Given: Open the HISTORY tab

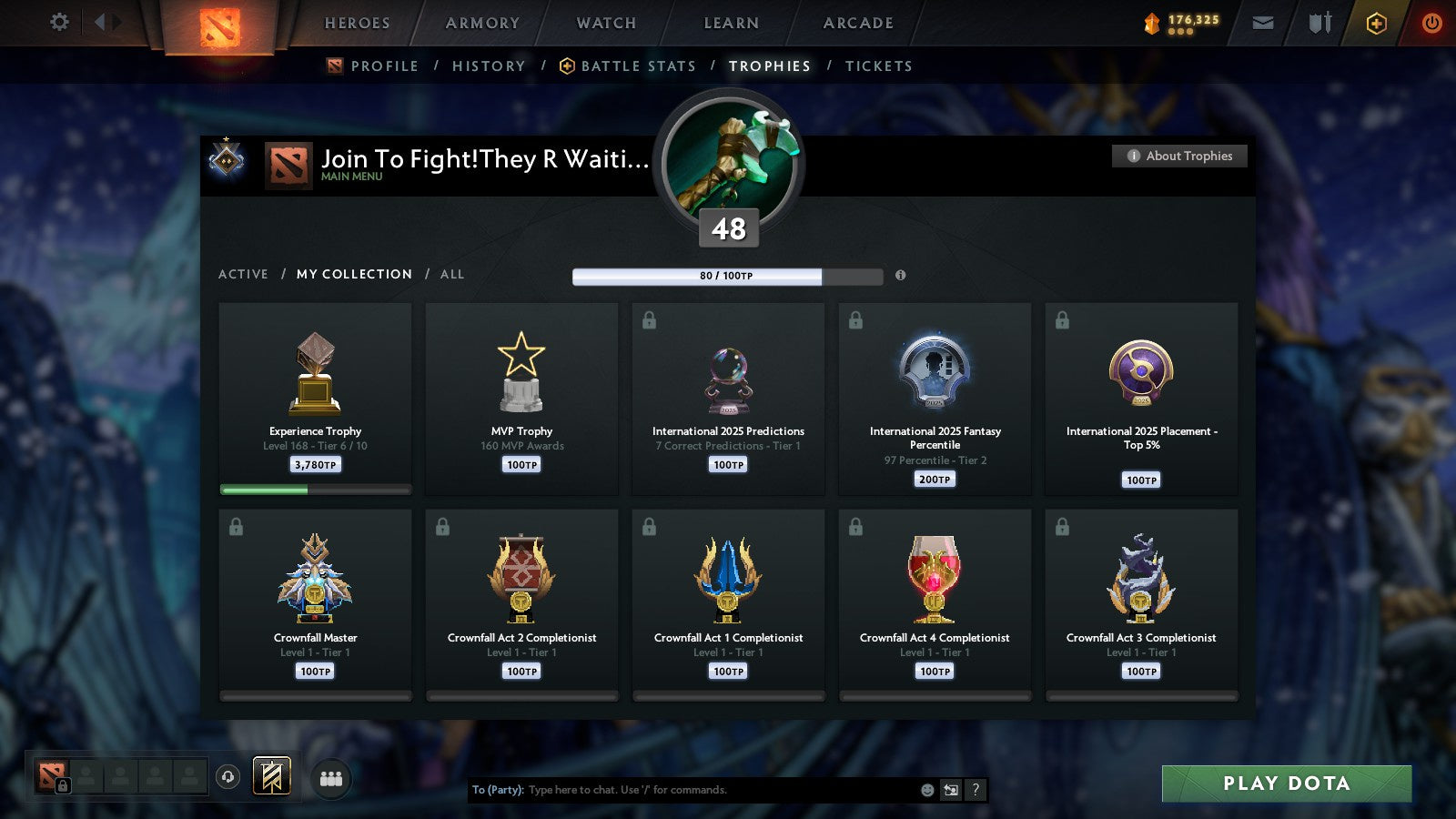Looking at the screenshot, I should click(489, 66).
